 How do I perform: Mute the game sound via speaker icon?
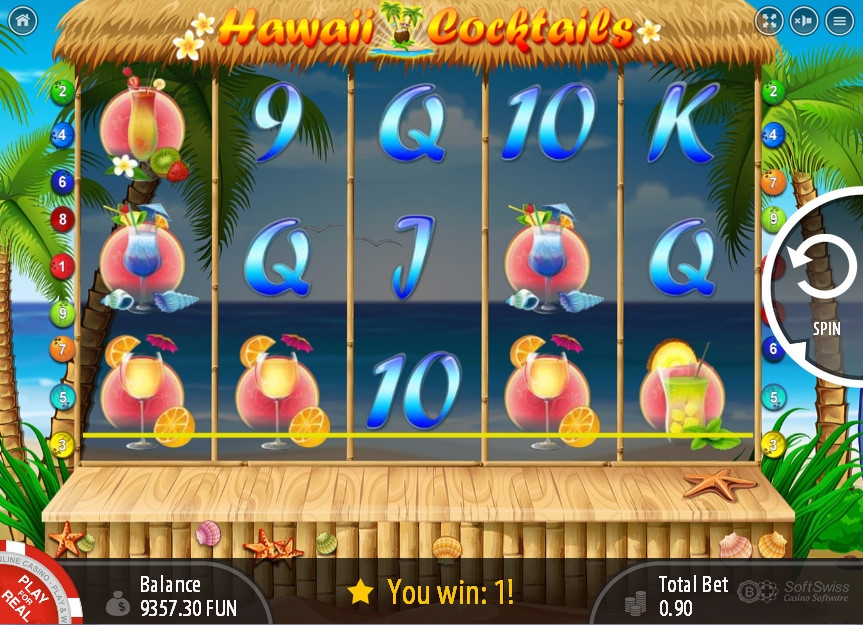click(803, 20)
